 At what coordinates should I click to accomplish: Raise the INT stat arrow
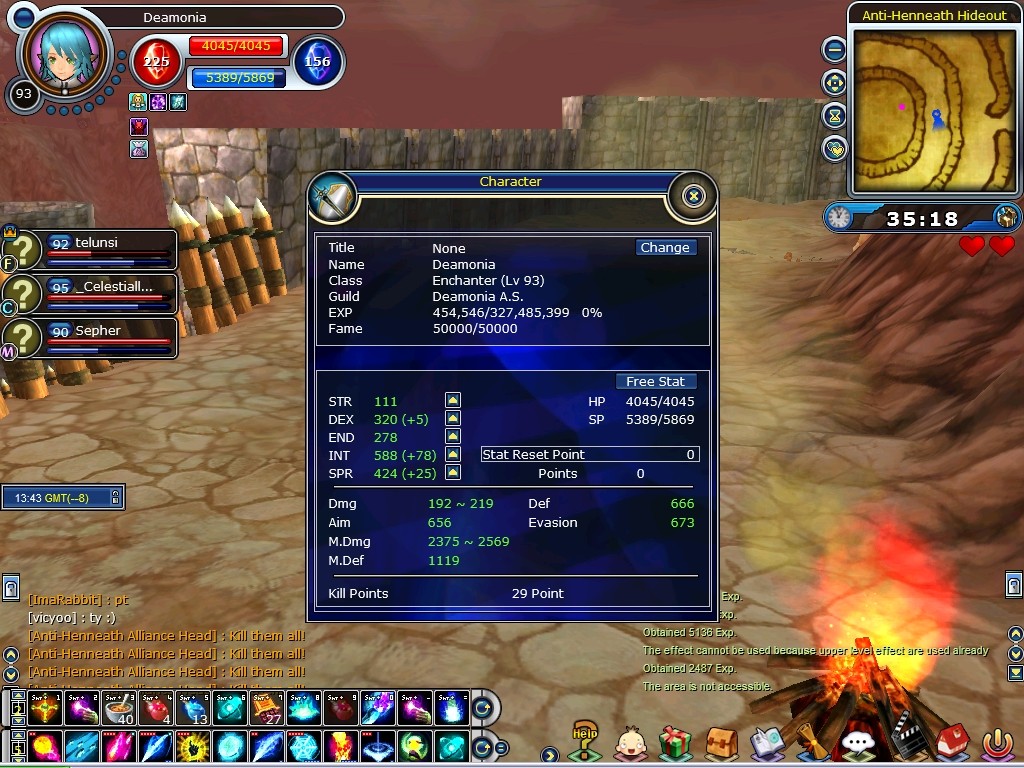click(x=453, y=455)
